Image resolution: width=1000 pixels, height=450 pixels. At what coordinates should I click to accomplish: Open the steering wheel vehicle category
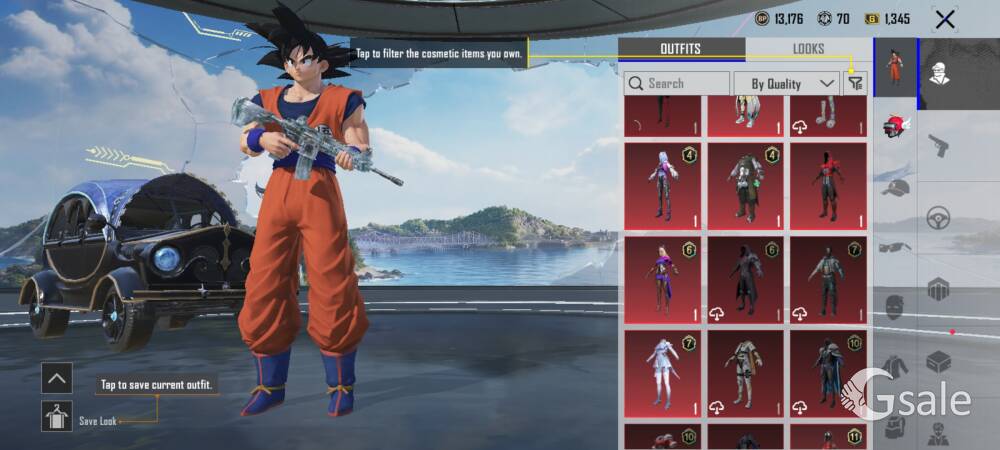tap(938, 217)
